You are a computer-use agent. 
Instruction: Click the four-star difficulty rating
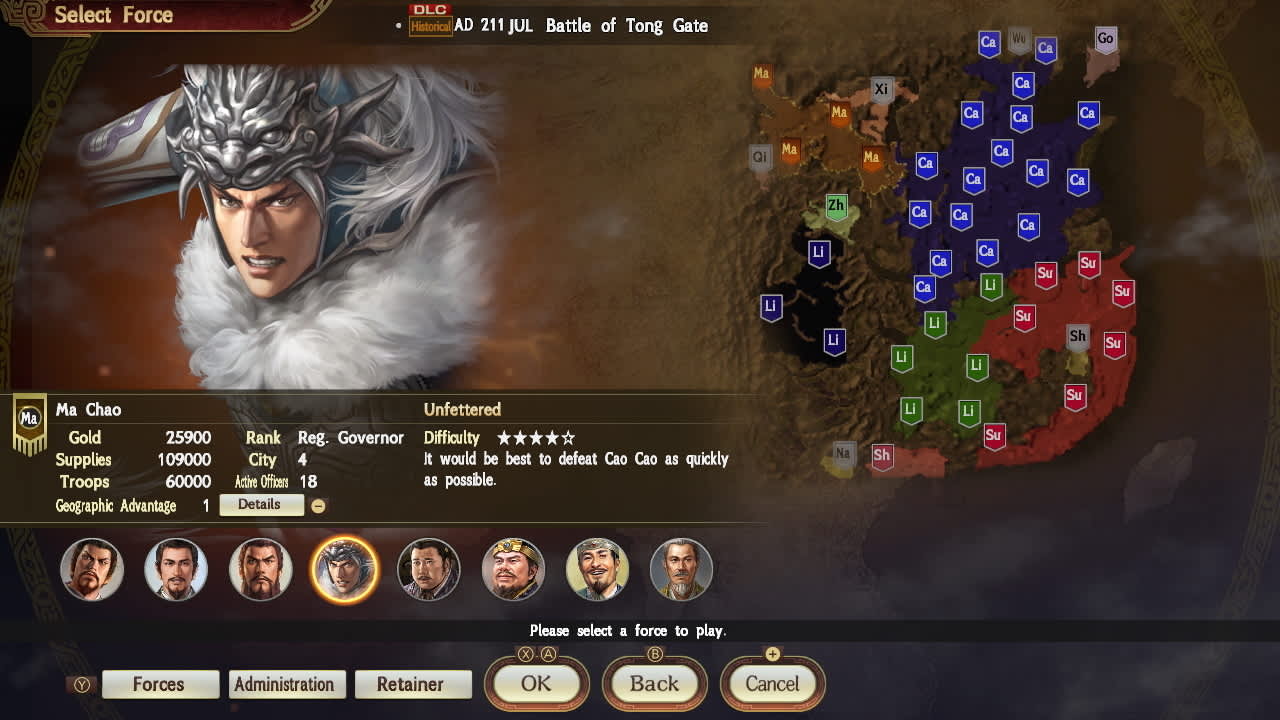coord(536,437)
